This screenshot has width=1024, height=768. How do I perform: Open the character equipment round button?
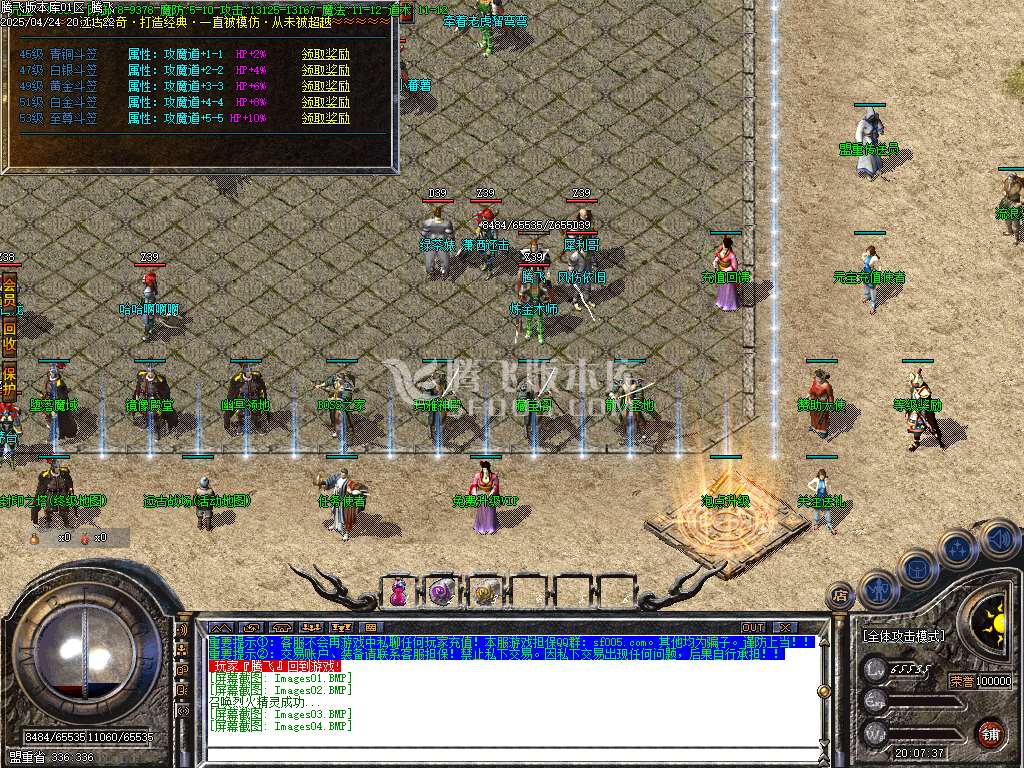point(877,589)
